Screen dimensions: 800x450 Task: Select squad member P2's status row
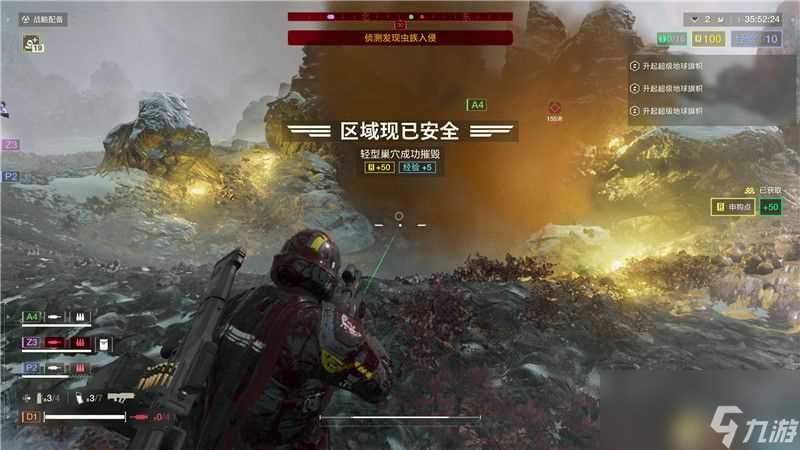[56, 369]
